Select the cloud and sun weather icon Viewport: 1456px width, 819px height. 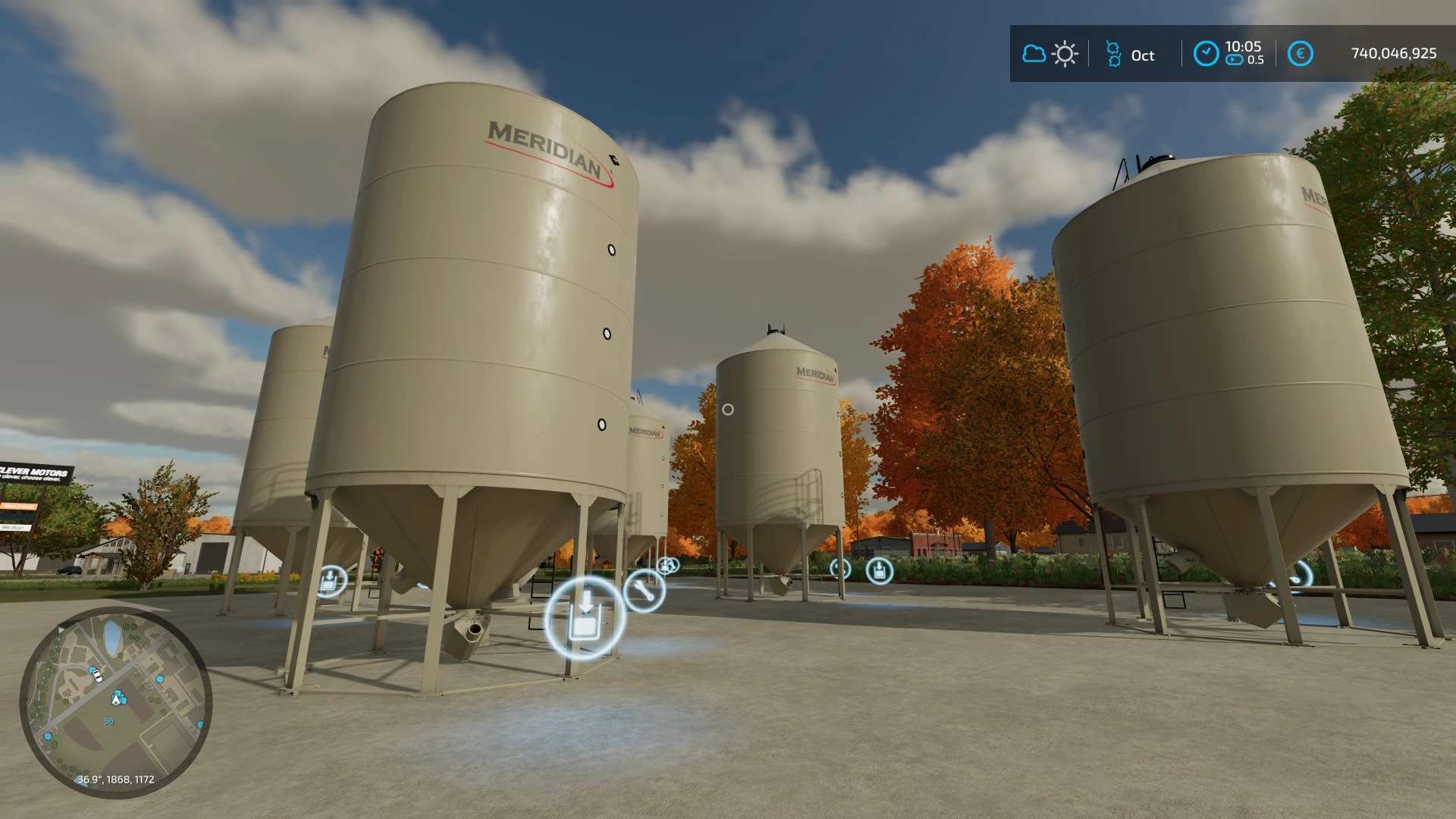click(1050, 54)
